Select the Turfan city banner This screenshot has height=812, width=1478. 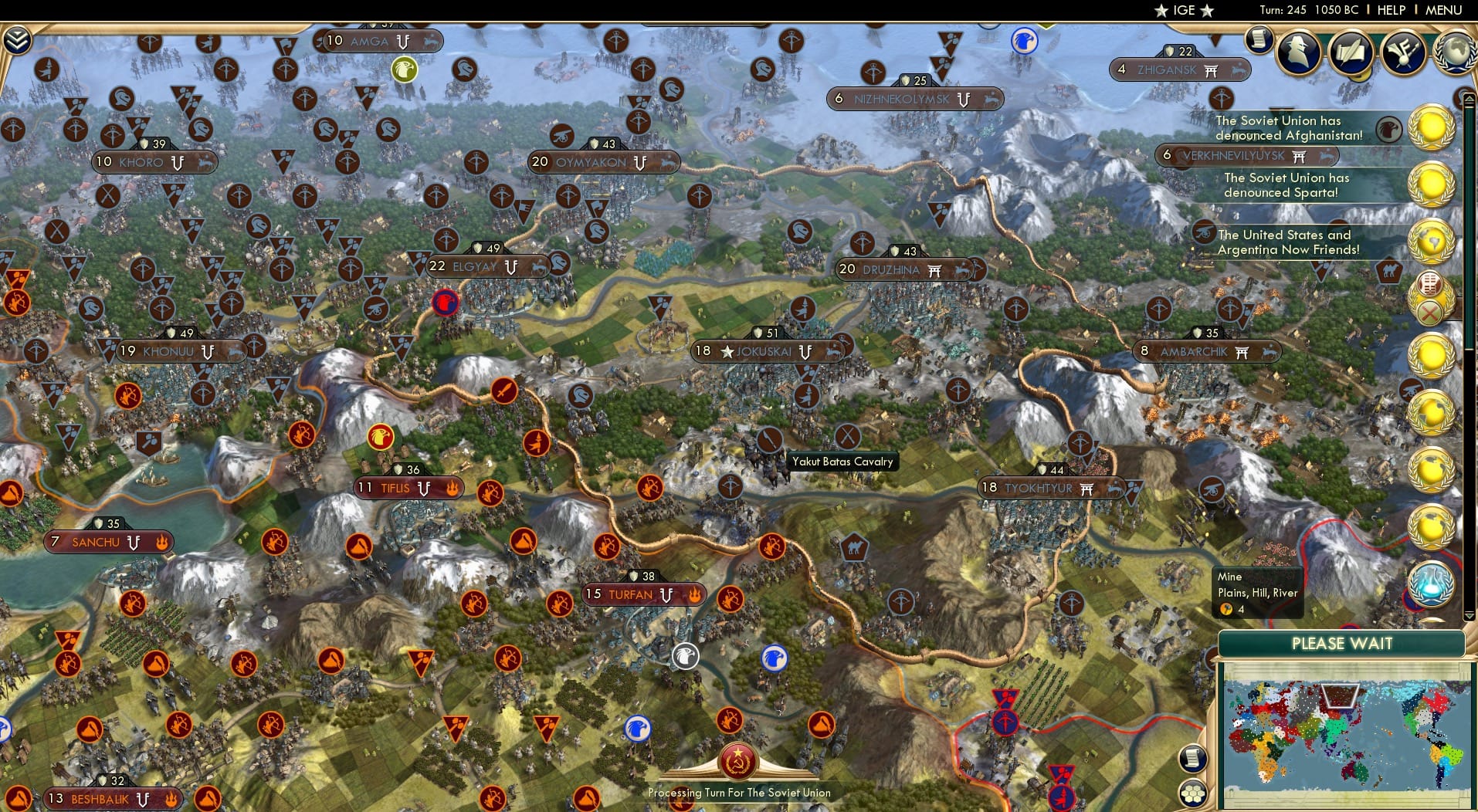(633, 594)
